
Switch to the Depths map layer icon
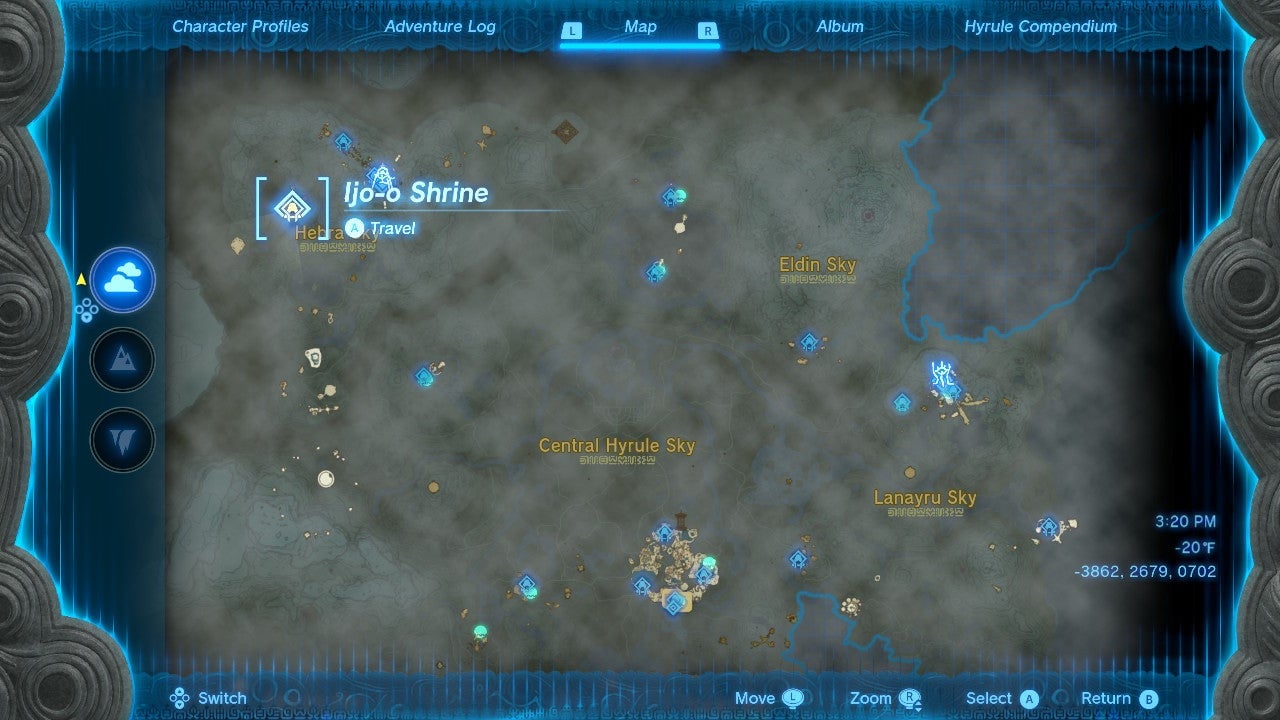[121, 438]
